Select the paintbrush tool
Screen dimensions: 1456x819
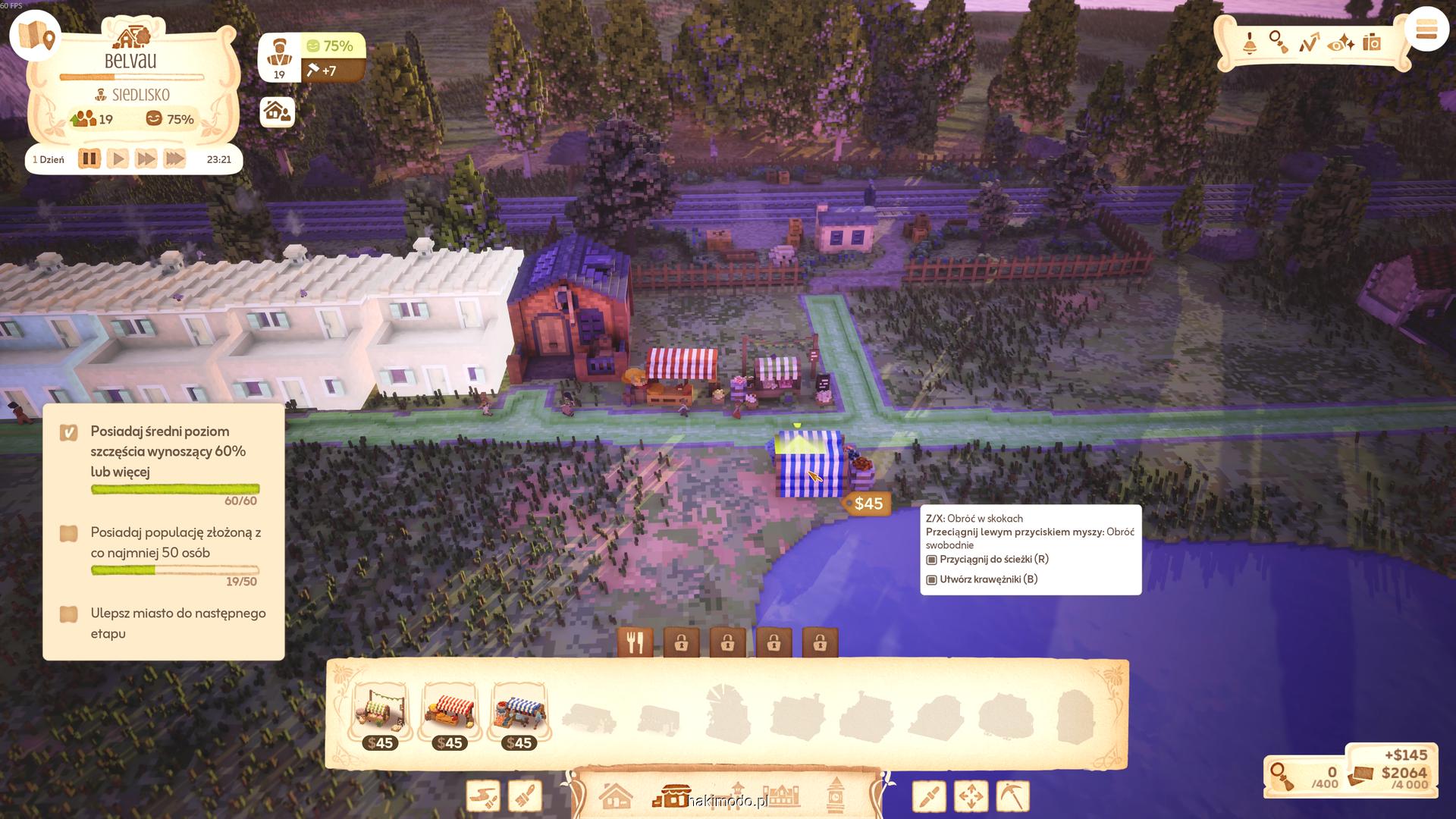[526, 797]
